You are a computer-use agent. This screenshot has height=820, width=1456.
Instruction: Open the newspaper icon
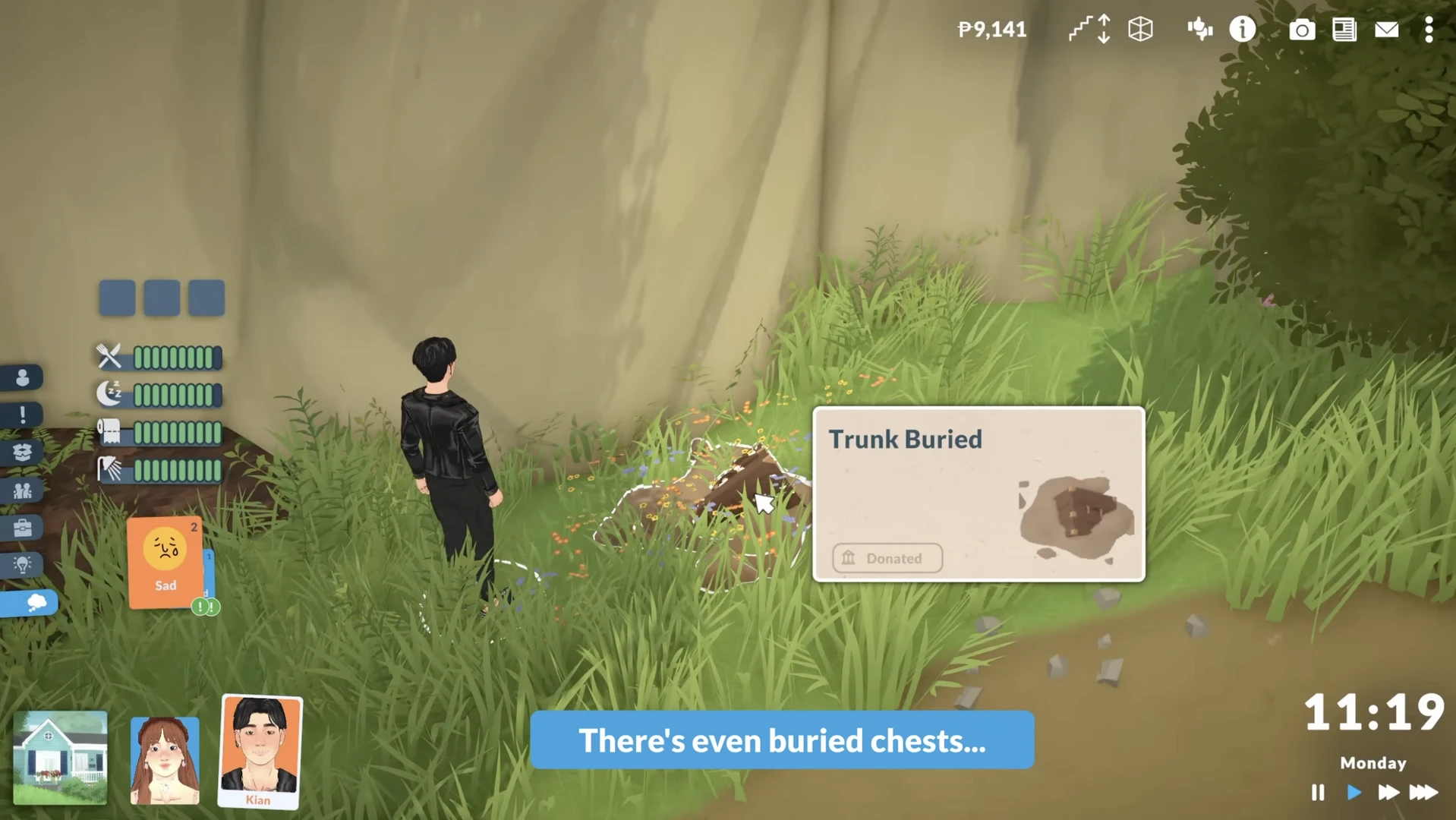(x=1344, y=30)
